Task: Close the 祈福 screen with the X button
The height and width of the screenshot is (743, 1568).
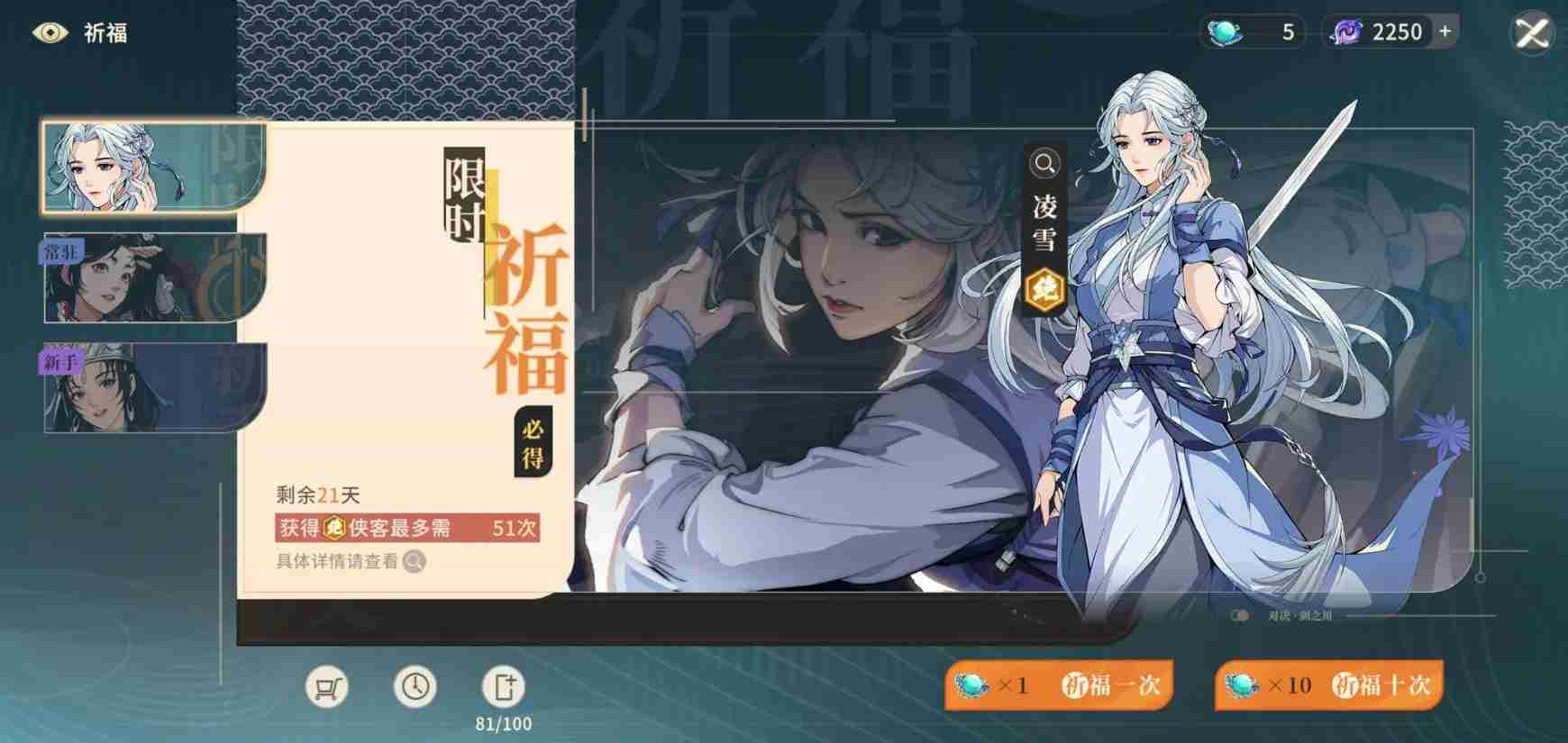Action: click(1534, 32)
